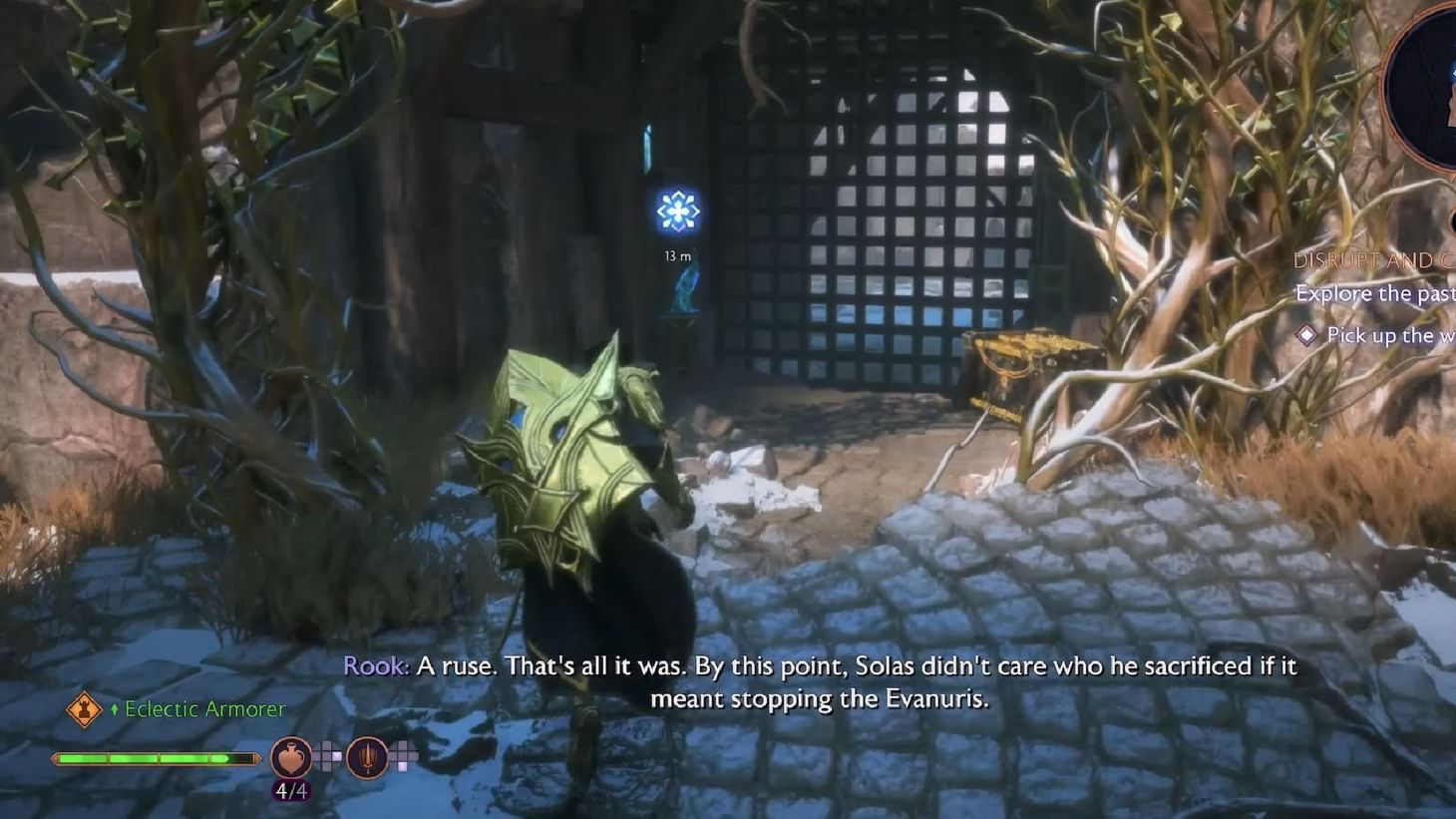Click the 4/4 potion counter label
Viewport: 1456px width, 819px height.
pos(290,789)
